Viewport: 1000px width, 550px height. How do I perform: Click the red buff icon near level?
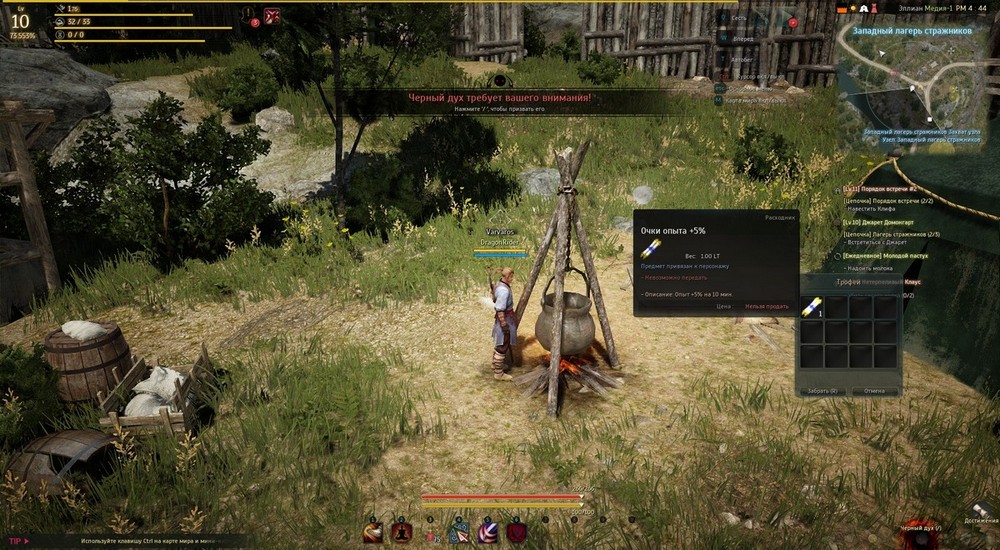pos(271,16)
